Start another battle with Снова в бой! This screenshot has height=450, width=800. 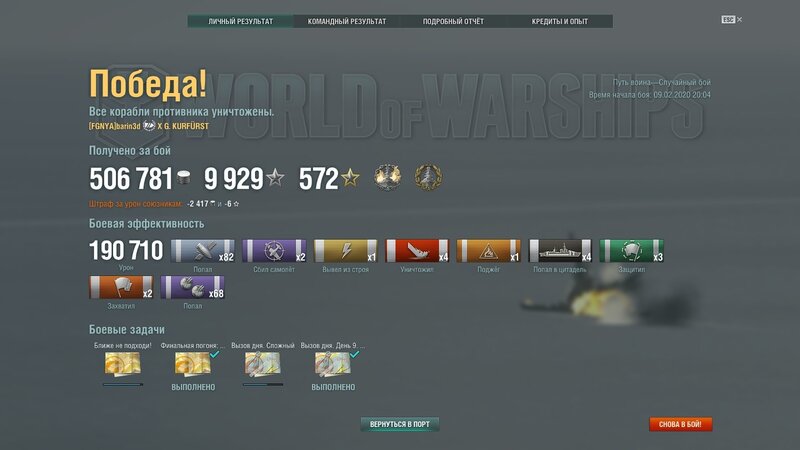click(680, 424)
